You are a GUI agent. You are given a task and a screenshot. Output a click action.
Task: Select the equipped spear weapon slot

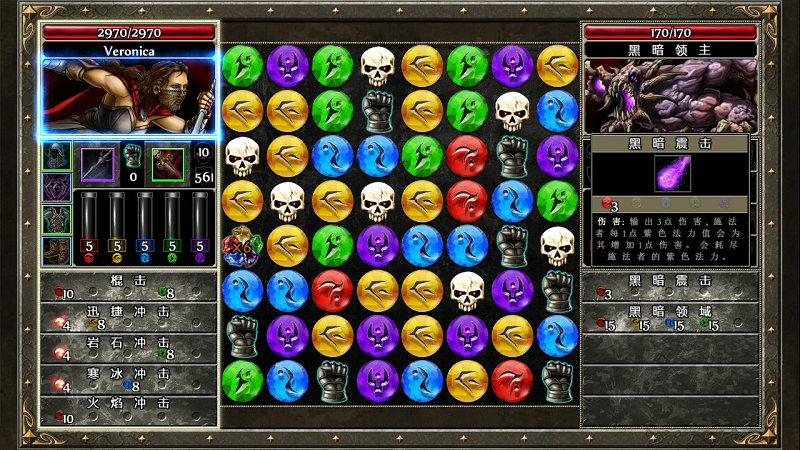98,164
